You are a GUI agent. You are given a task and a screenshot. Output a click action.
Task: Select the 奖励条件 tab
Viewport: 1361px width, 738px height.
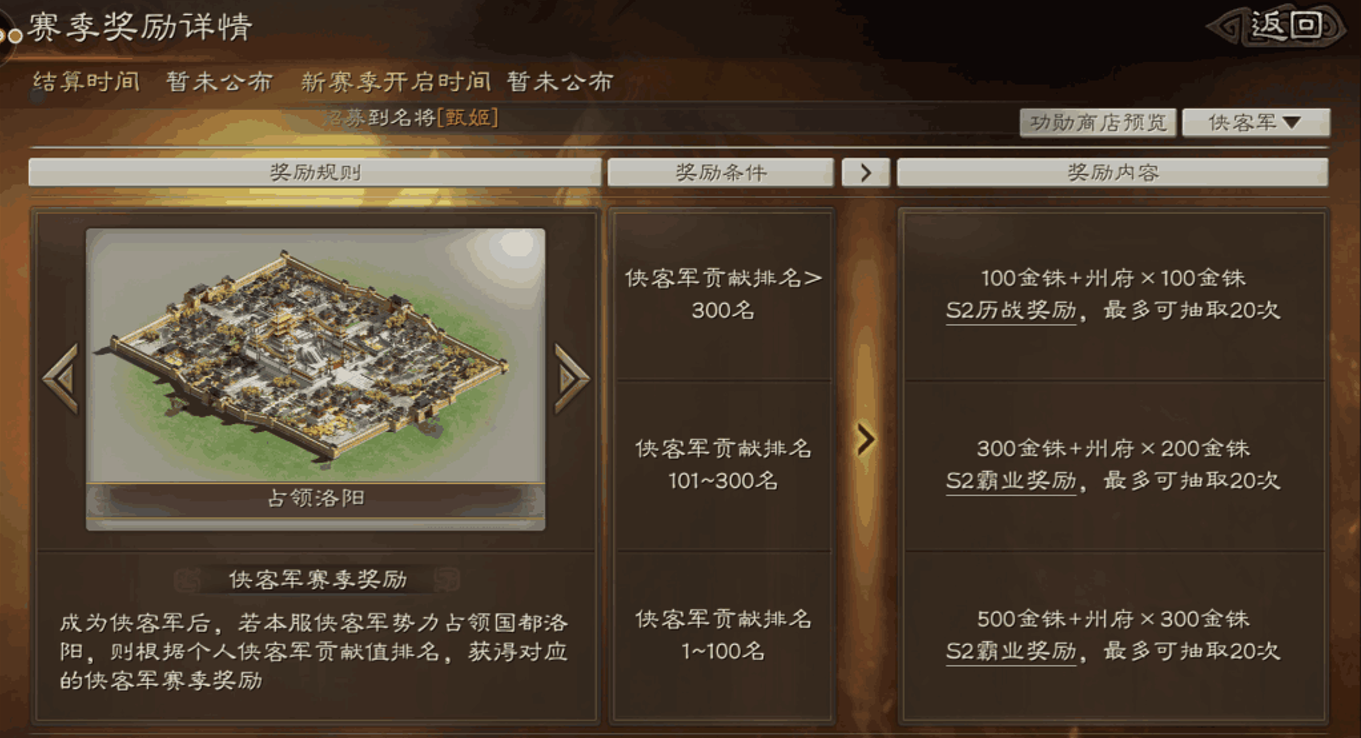pyautogui.click(x=722, y=171)
